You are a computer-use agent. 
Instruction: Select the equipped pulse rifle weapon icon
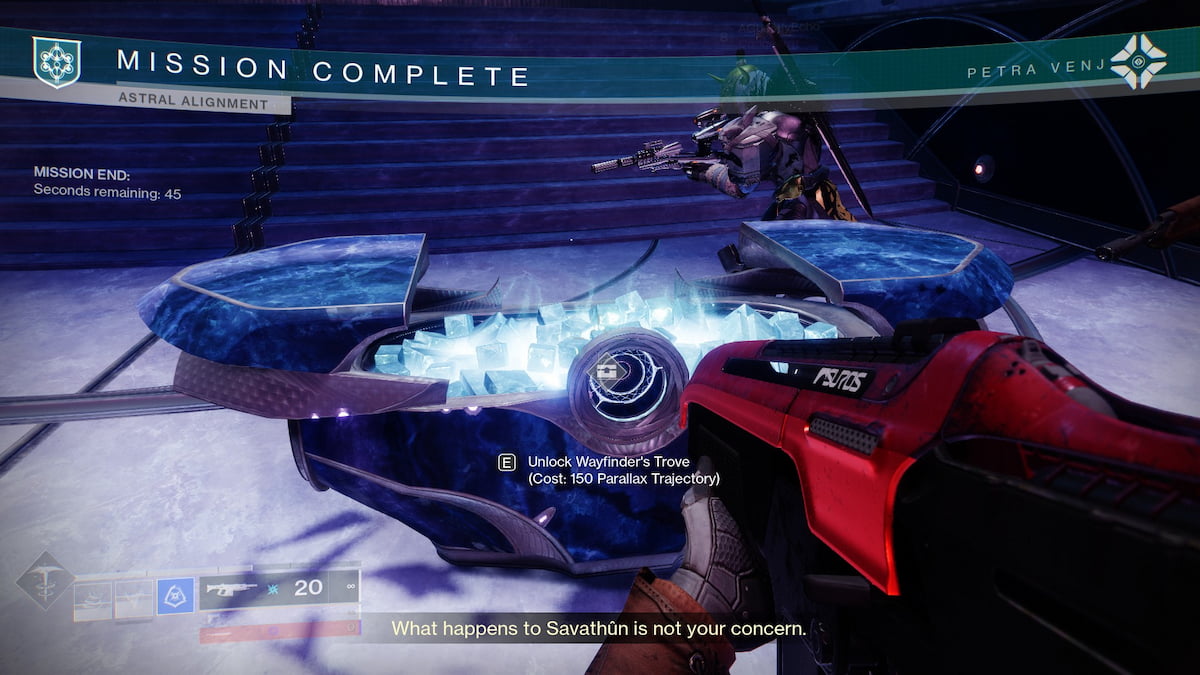pos(231,589)
